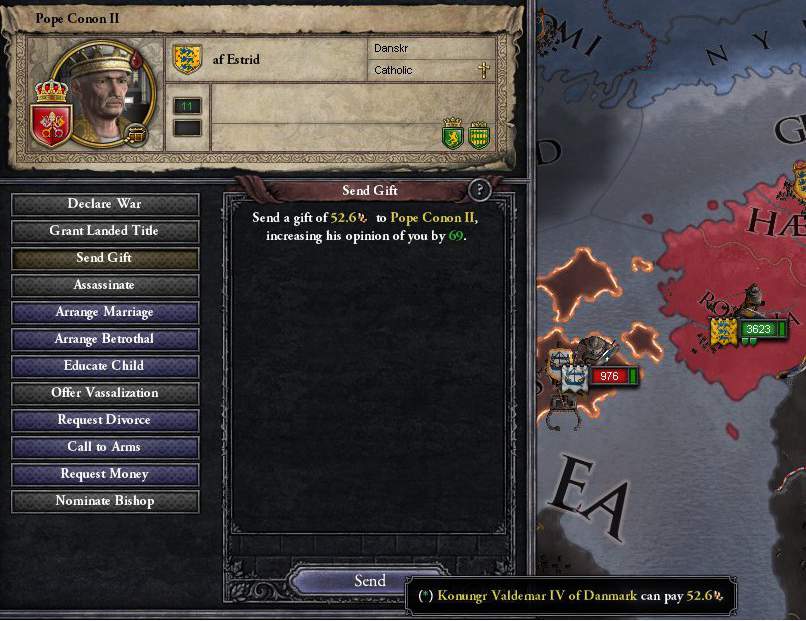Issue a Call to Arms
806x621 pixels.
pyautogui.click(x=105, y=447)
